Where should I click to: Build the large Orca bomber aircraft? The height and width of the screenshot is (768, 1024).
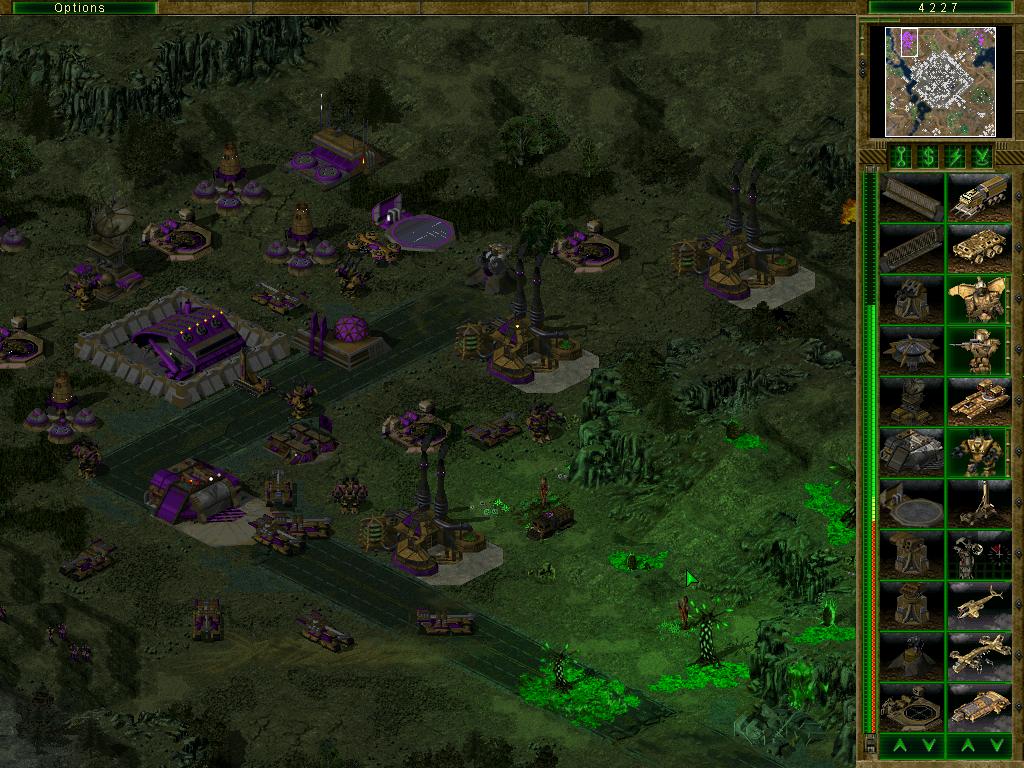click(x=979, y=657)
